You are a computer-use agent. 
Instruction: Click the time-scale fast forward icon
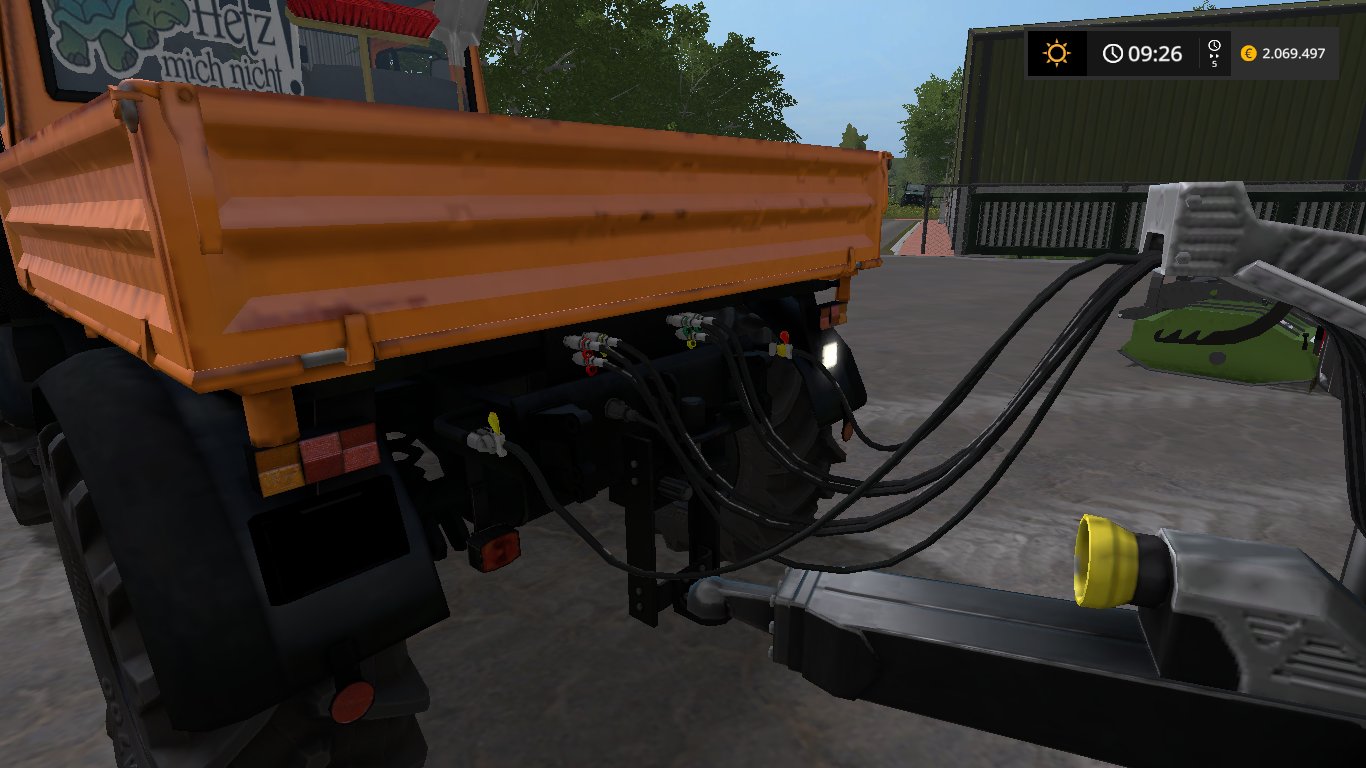pos(1213,53)
